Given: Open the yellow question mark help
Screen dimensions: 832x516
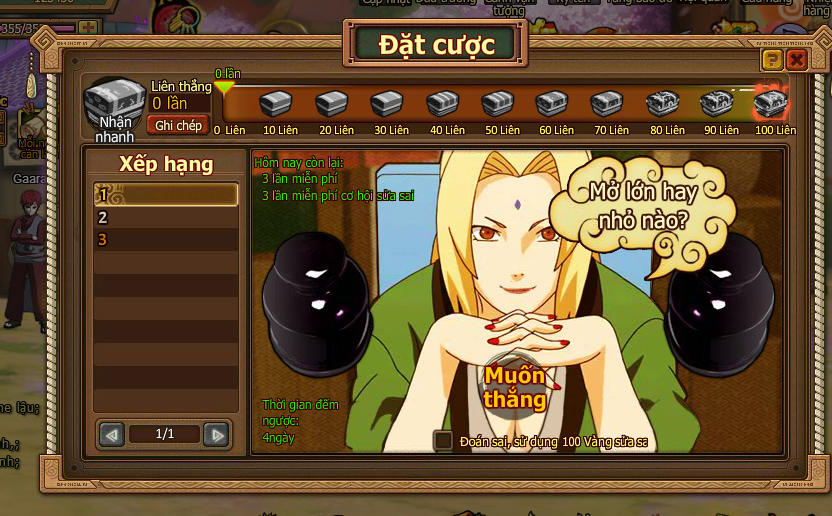Looking at the screenshot, I should pos(772,60).
